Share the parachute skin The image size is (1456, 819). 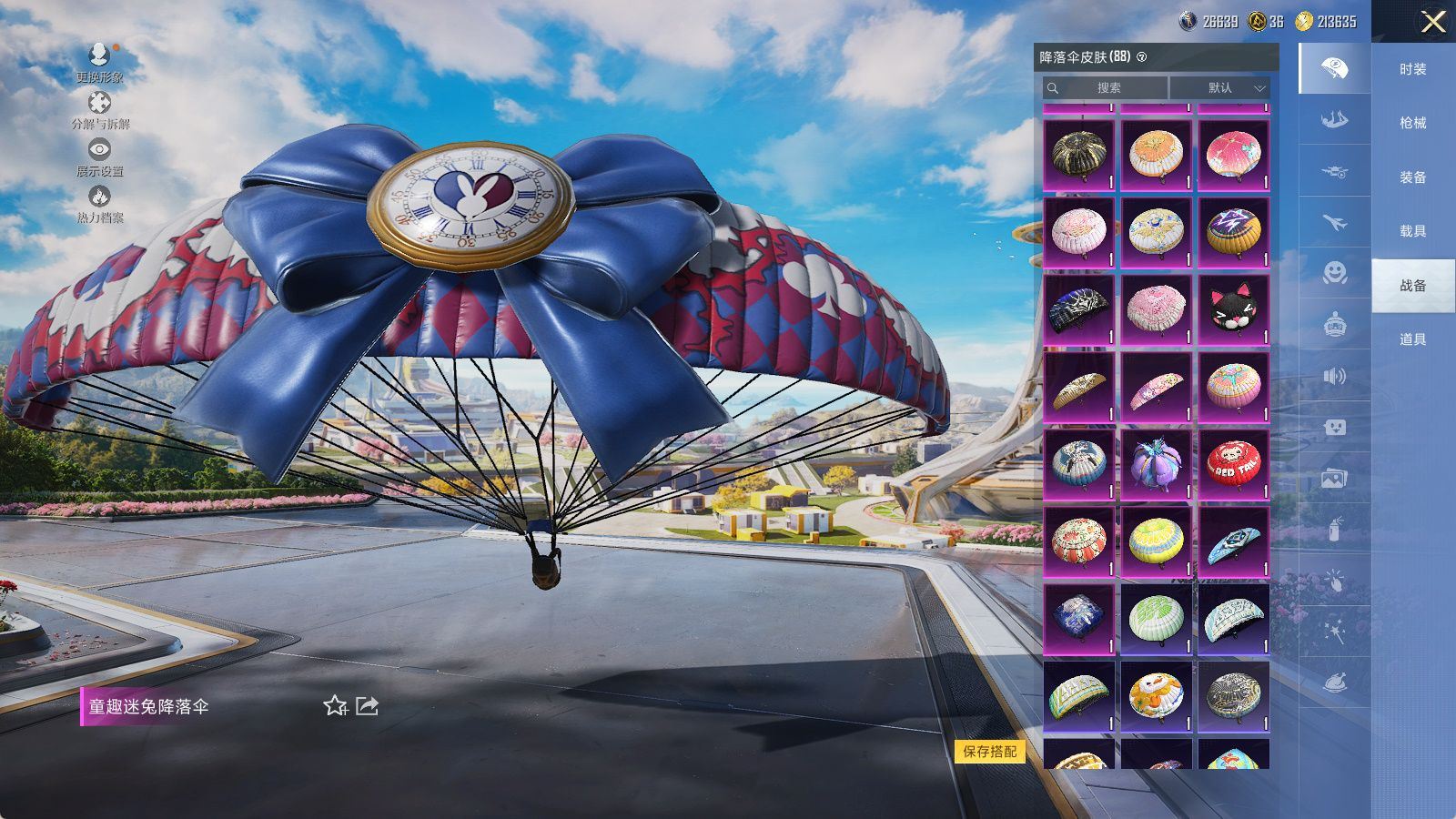coord(367,706)
